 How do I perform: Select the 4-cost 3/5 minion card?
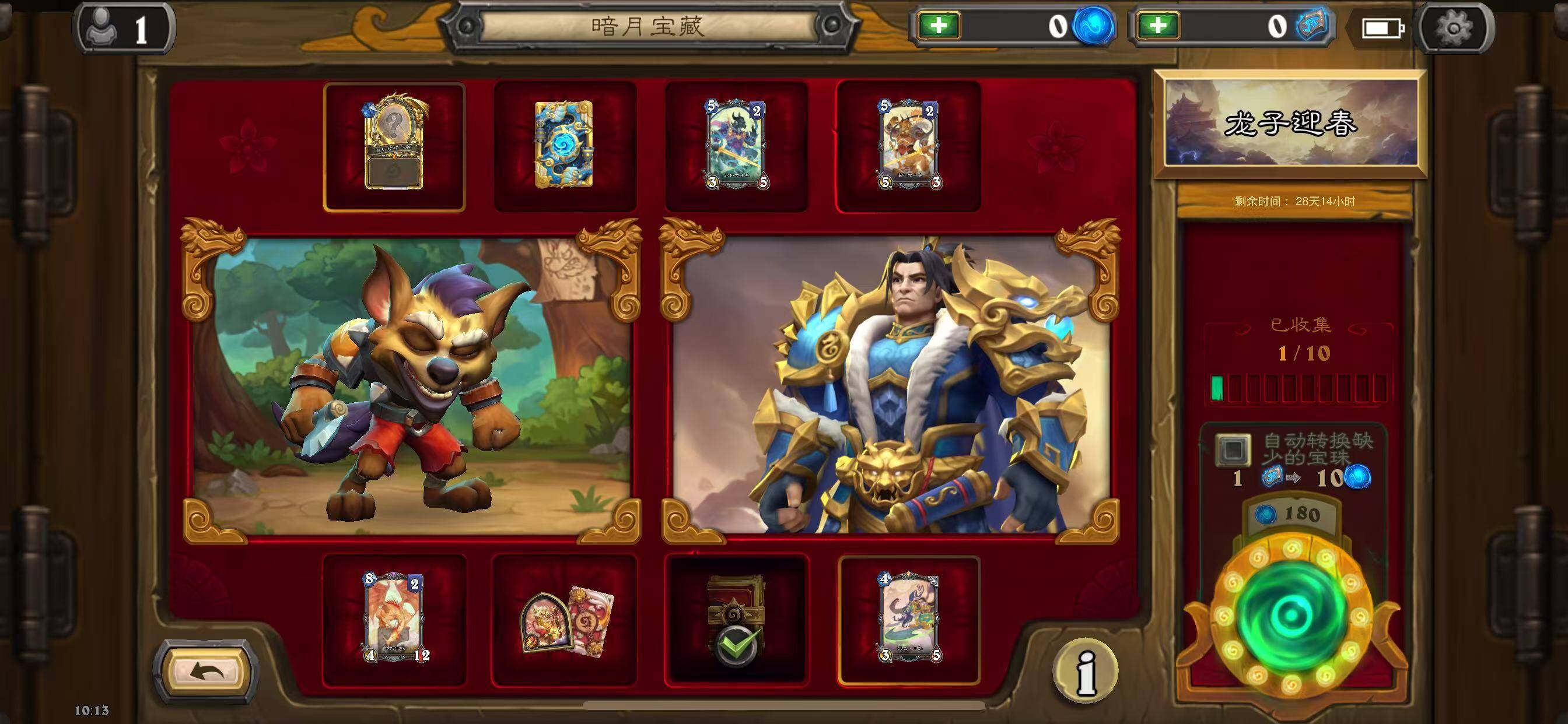pos(909,618)
